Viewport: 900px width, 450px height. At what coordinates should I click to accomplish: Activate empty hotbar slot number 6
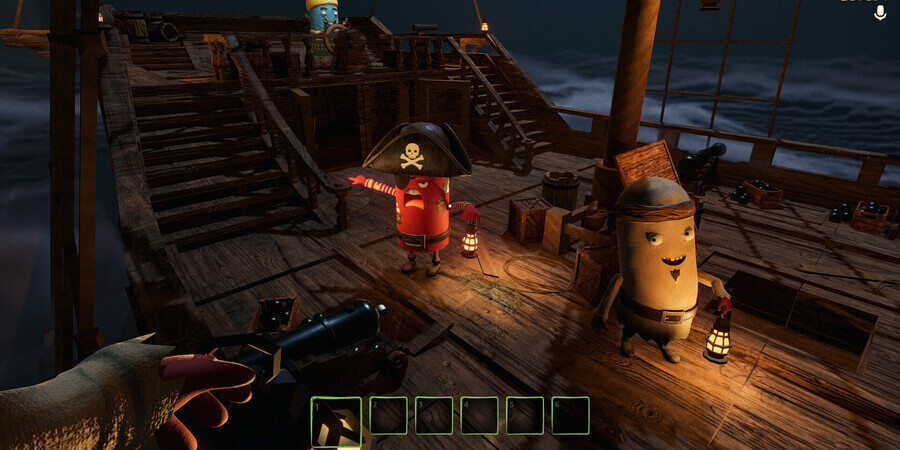(571, 415)
